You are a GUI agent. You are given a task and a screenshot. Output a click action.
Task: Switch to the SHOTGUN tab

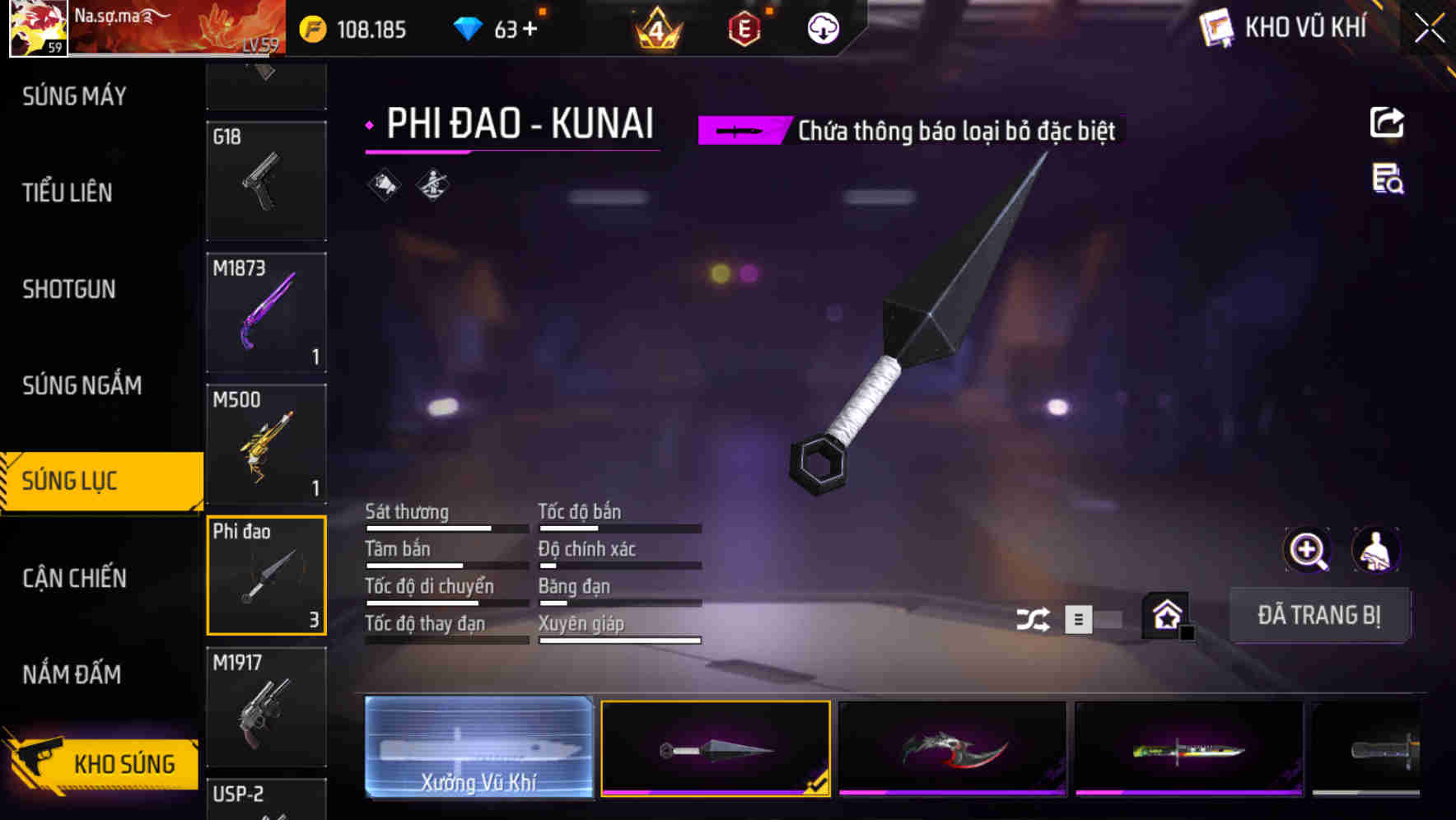pyautogui.click(x=69, y=289)
